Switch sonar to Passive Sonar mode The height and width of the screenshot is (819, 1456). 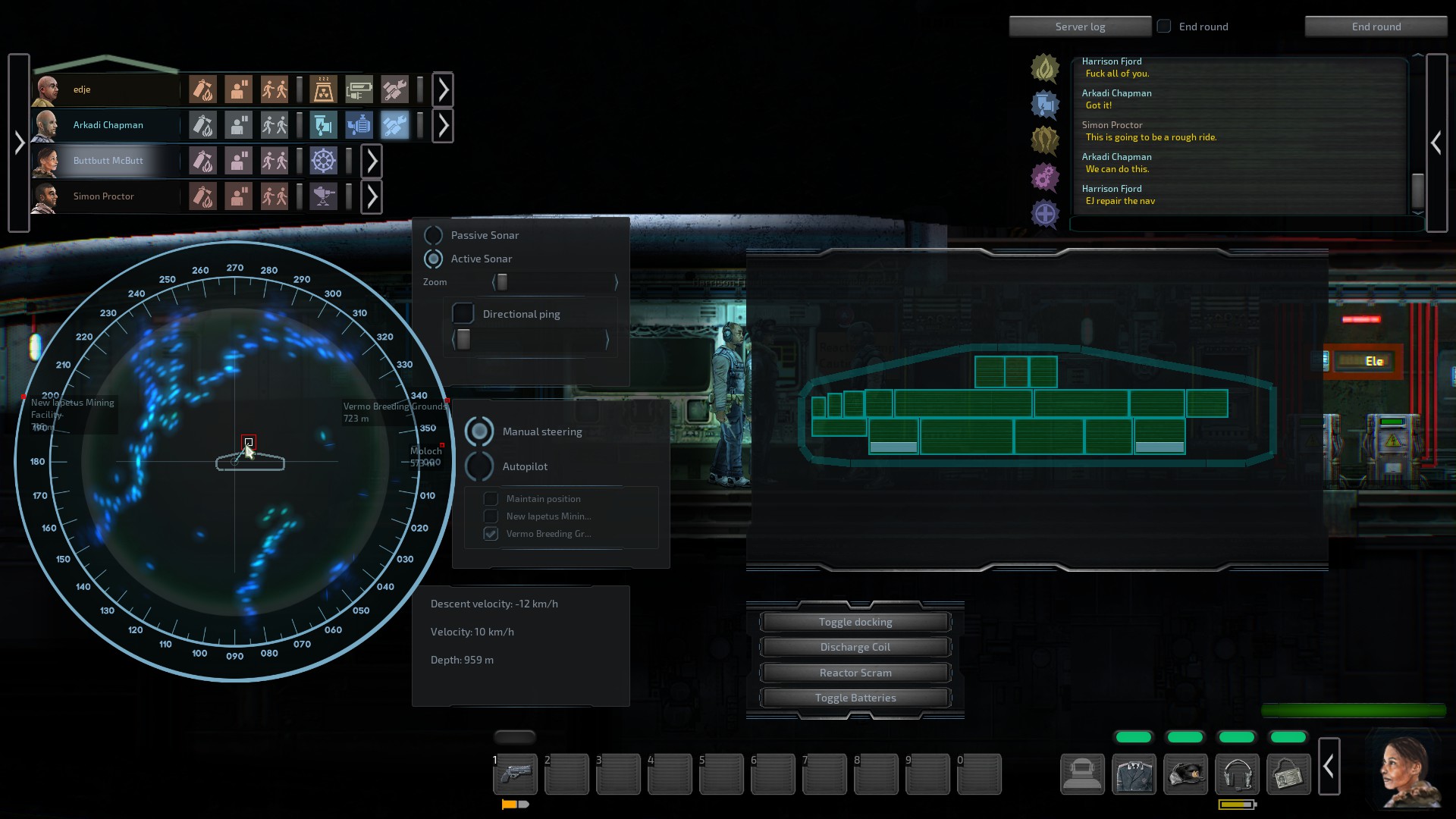(434, 235)
